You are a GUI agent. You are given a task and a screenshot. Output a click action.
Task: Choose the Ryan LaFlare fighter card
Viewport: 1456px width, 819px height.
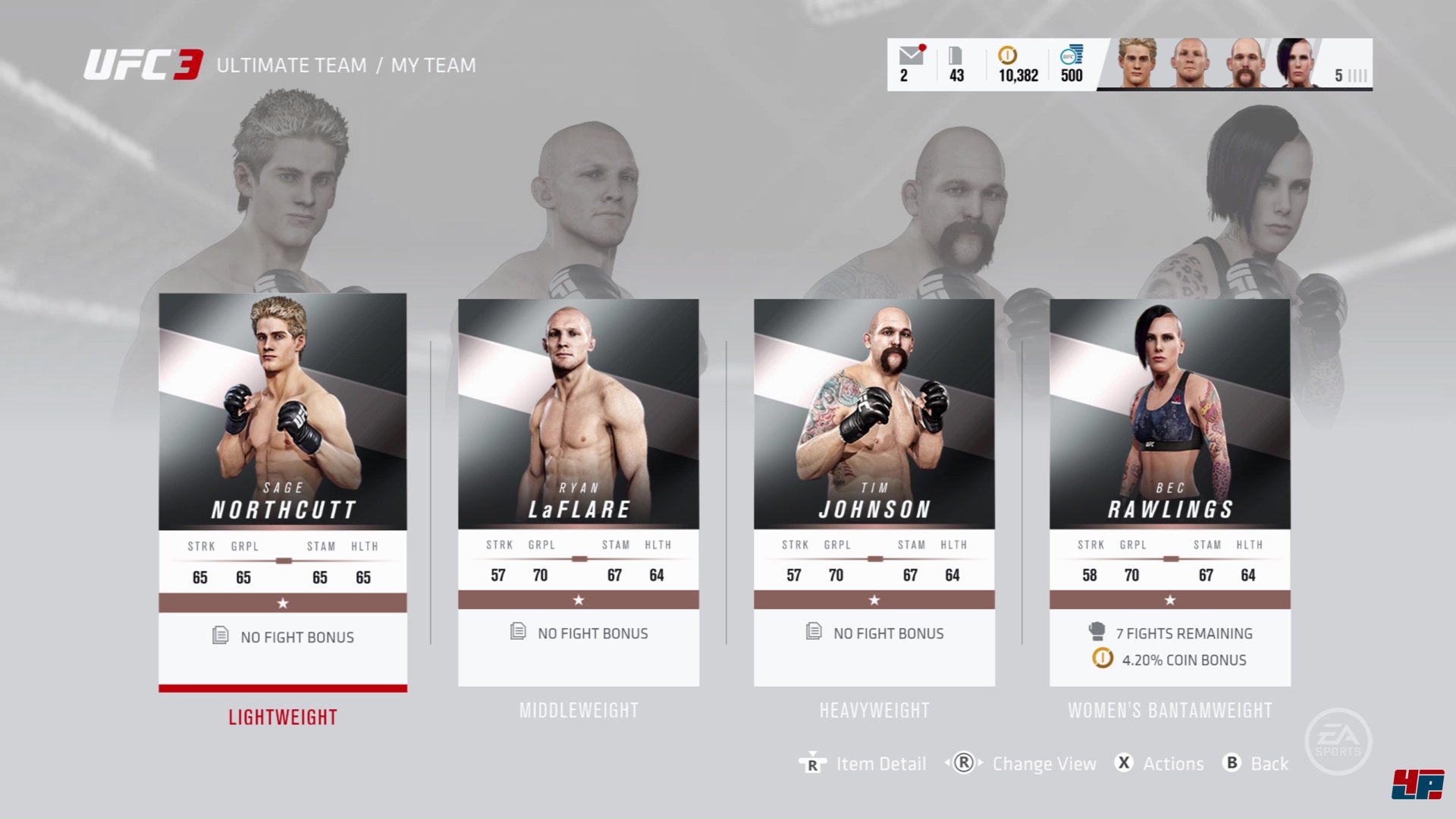tap(578, 491)
